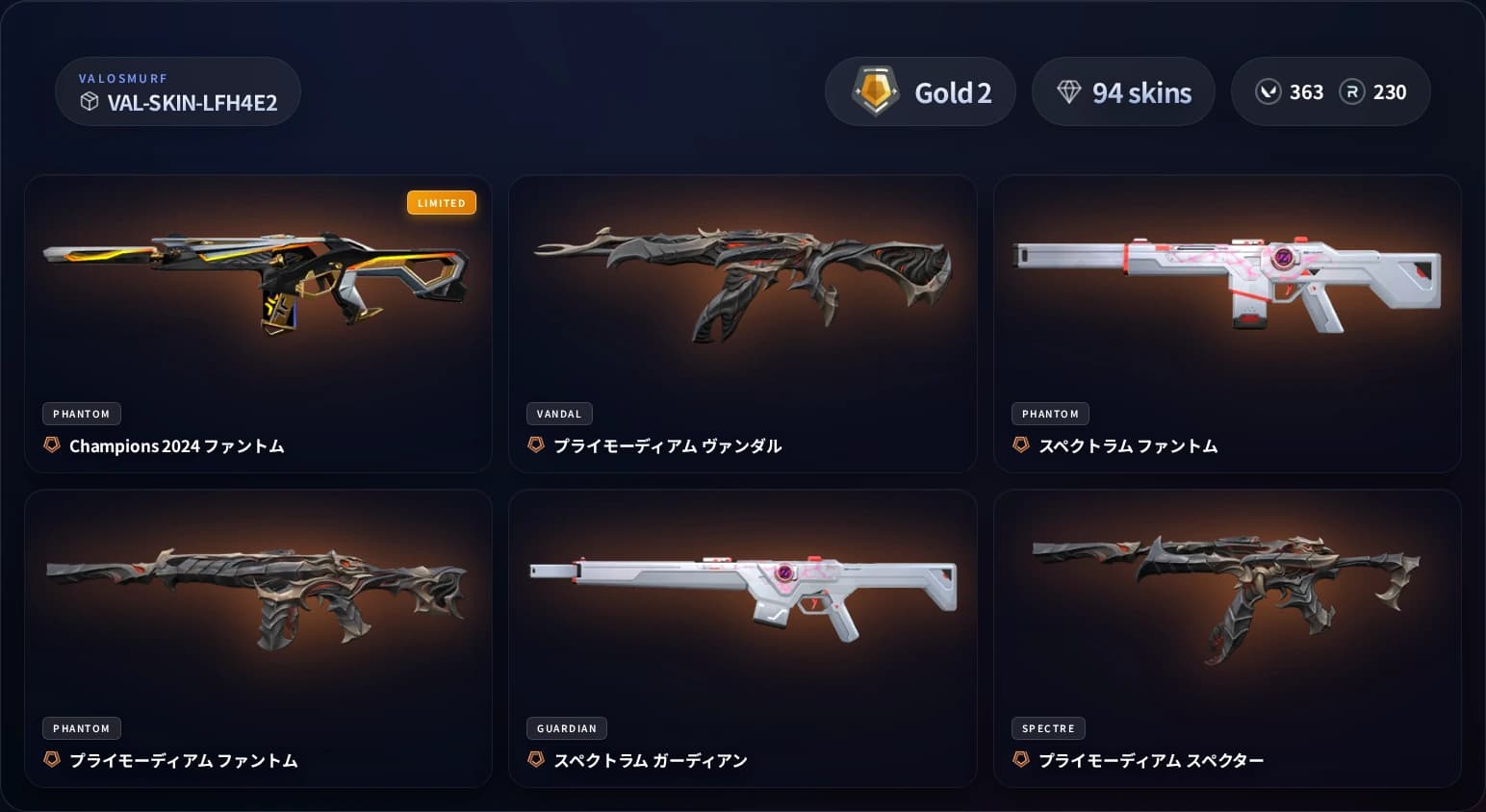Select the VANDAL weapon type tag
Image resolution: width=1486 pixels, height=812 pixels.
pos(559,414)
